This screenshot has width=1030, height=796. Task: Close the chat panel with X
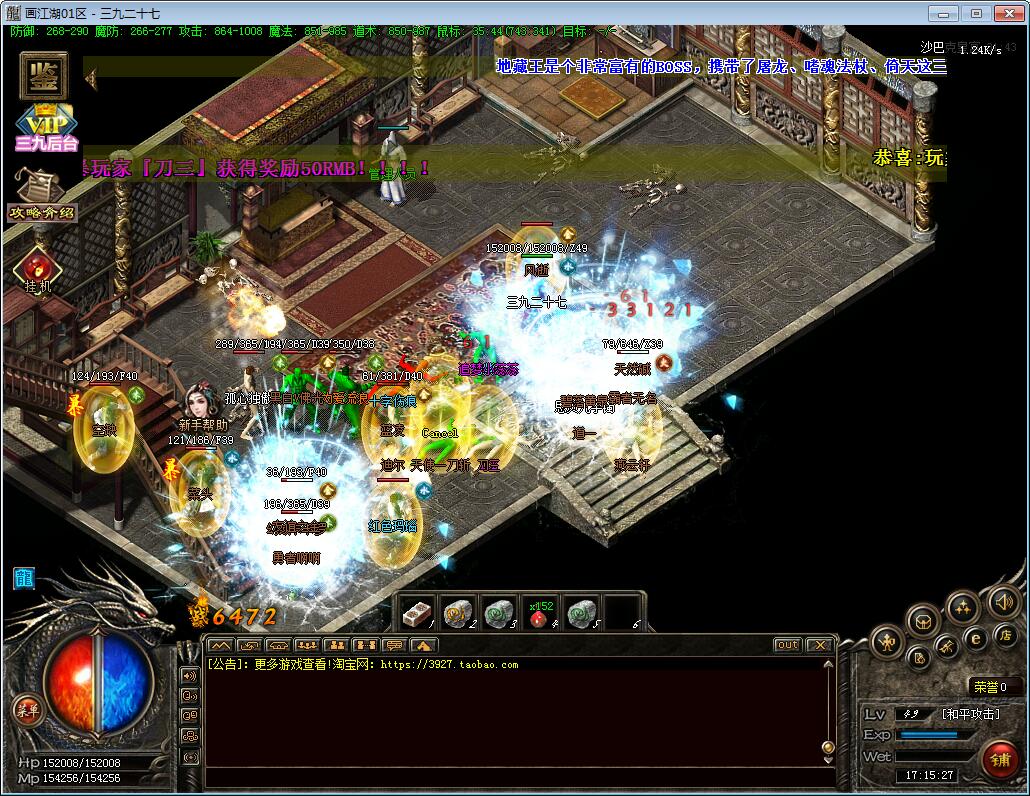click(x=819, y=645)
